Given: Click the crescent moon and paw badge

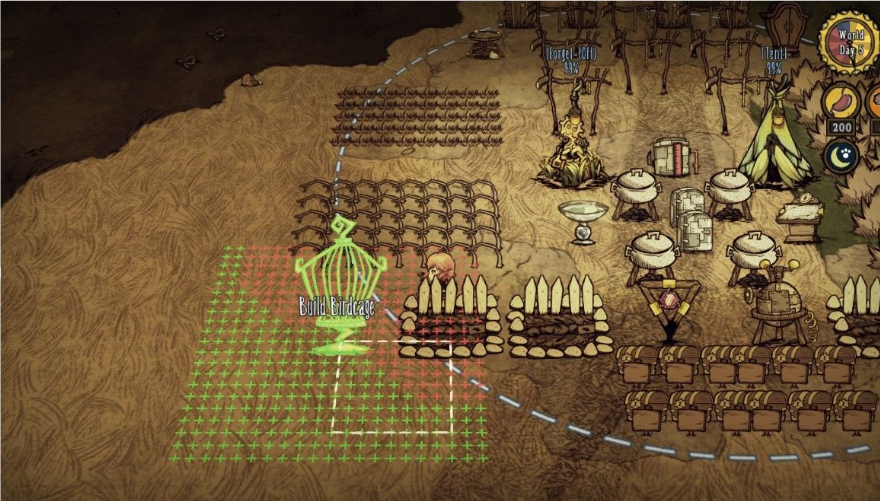Looking at the screenshot, I should [x=840, y=156].
